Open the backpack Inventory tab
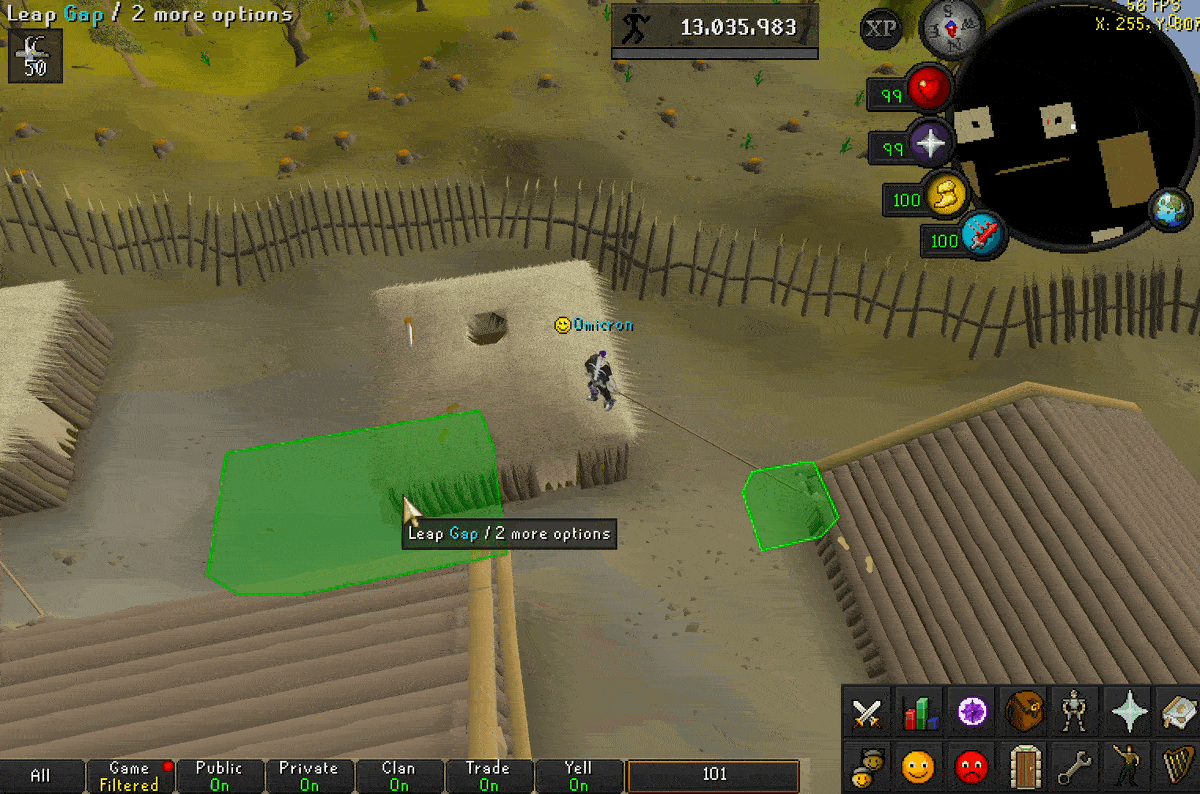1200x794 pixels. [1025, 711]
